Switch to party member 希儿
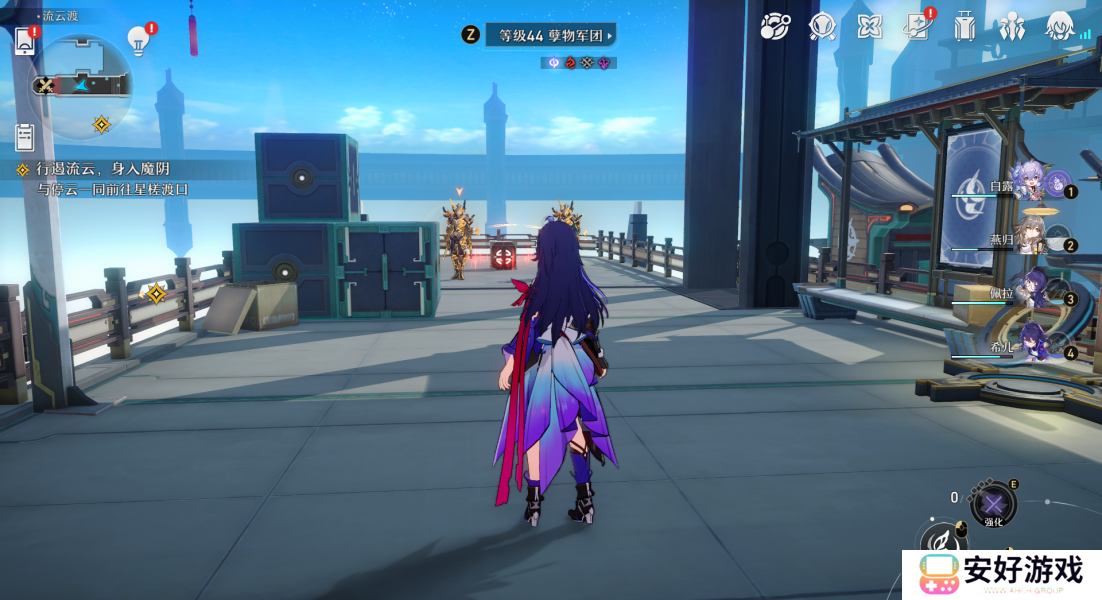The image size is (1102, 600). [1031, 345]
